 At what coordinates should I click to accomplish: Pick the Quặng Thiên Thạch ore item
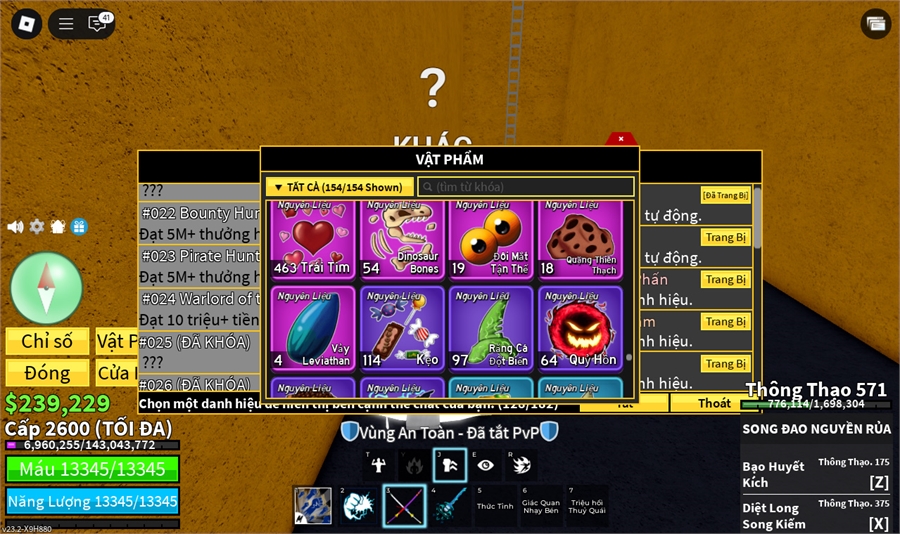coord(580,240)
